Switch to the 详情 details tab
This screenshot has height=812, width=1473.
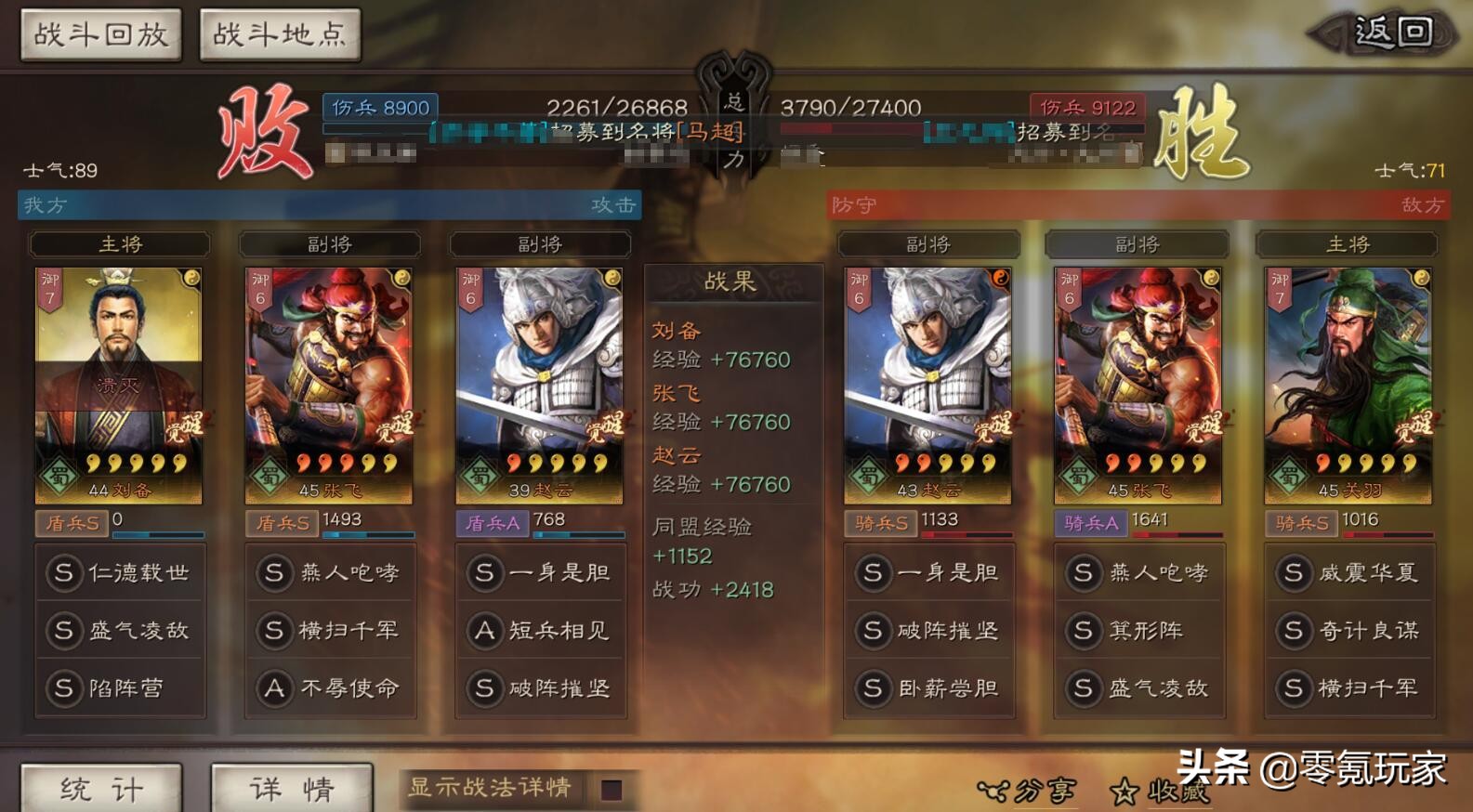[292, 789]
